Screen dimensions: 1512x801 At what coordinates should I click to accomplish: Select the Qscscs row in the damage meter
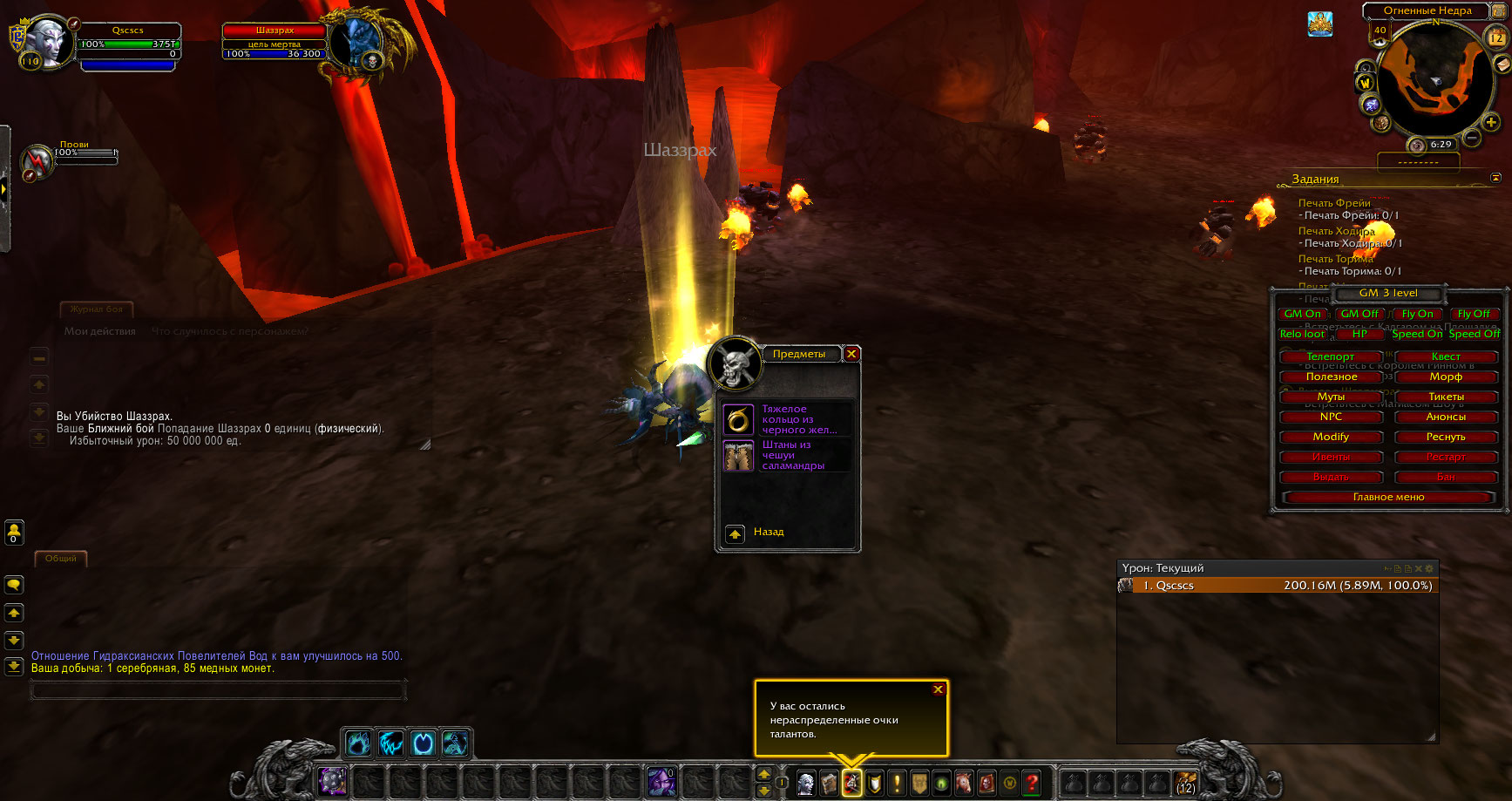[x=1278, y=586]
